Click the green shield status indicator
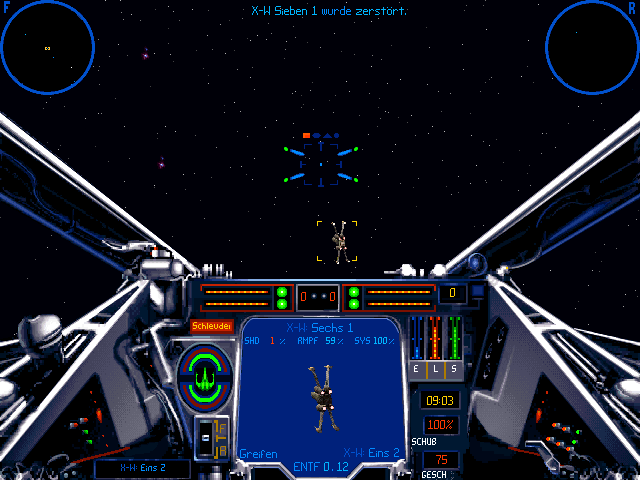 204,374
